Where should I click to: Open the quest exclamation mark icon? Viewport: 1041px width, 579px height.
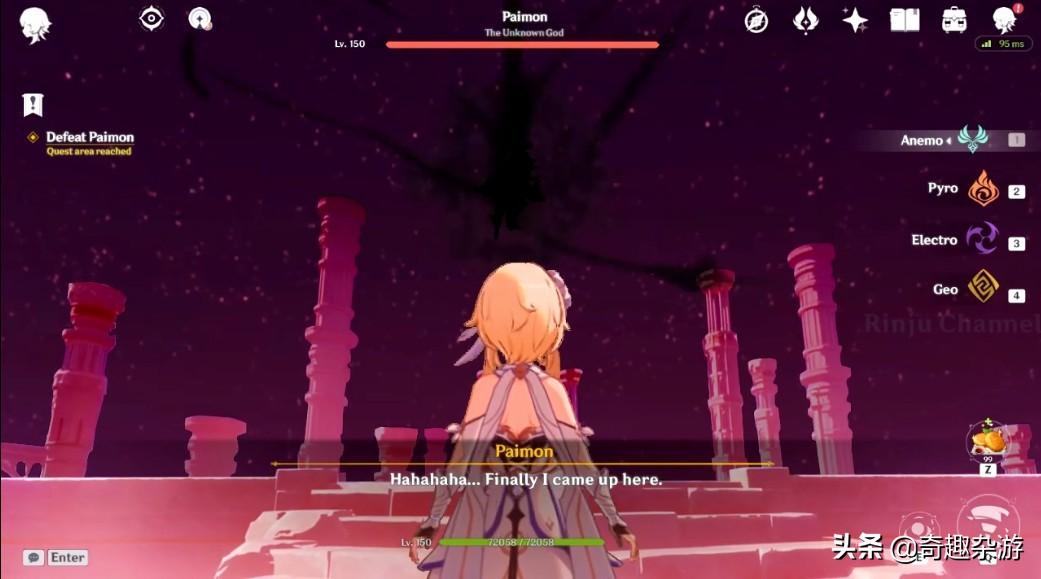point(33,104)
